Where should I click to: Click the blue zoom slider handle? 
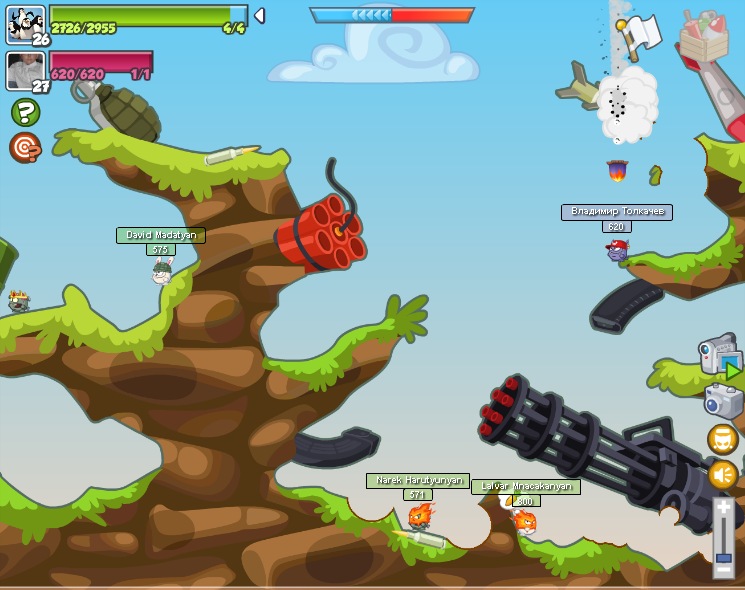click(x=723, y=557)
